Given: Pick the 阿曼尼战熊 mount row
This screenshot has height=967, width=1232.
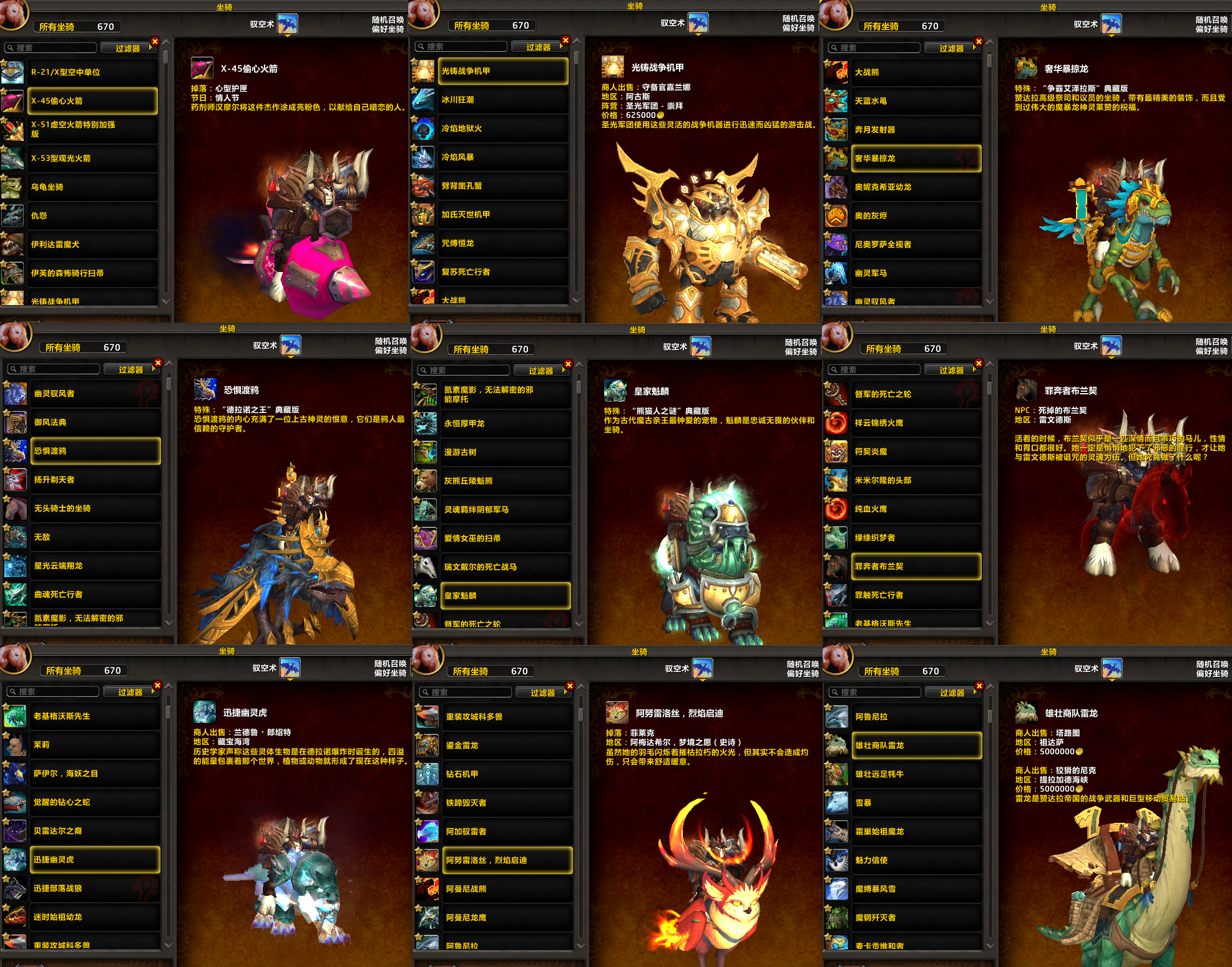Looking at the screenshot, I should 507,889.
